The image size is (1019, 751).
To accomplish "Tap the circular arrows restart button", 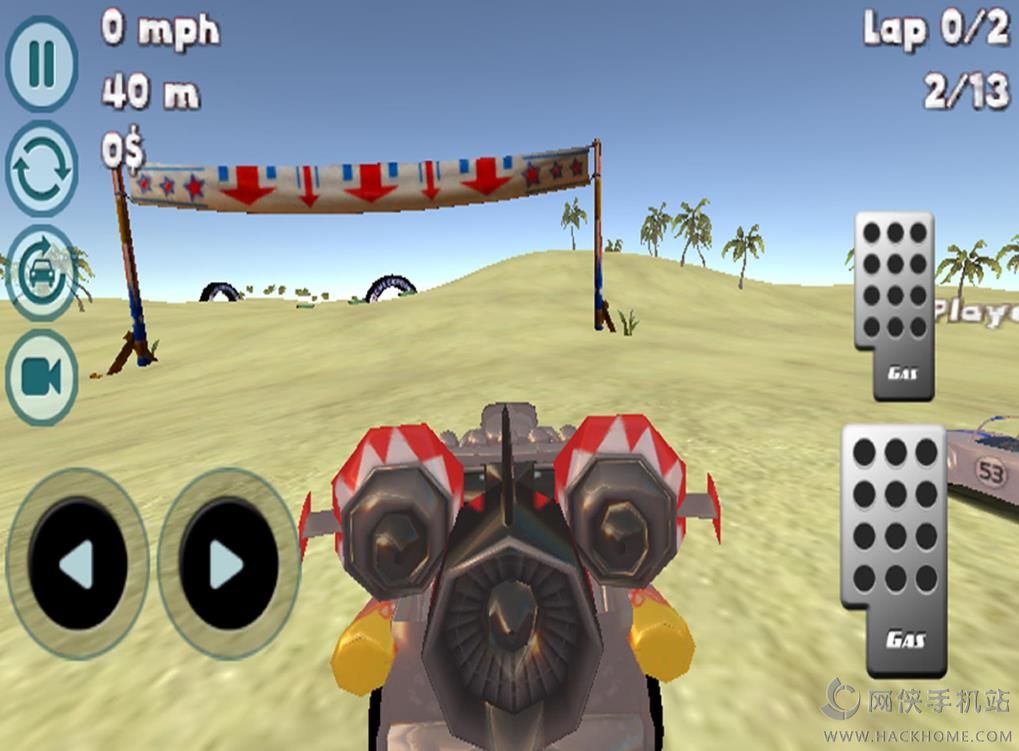I will [x=41, y=168].
